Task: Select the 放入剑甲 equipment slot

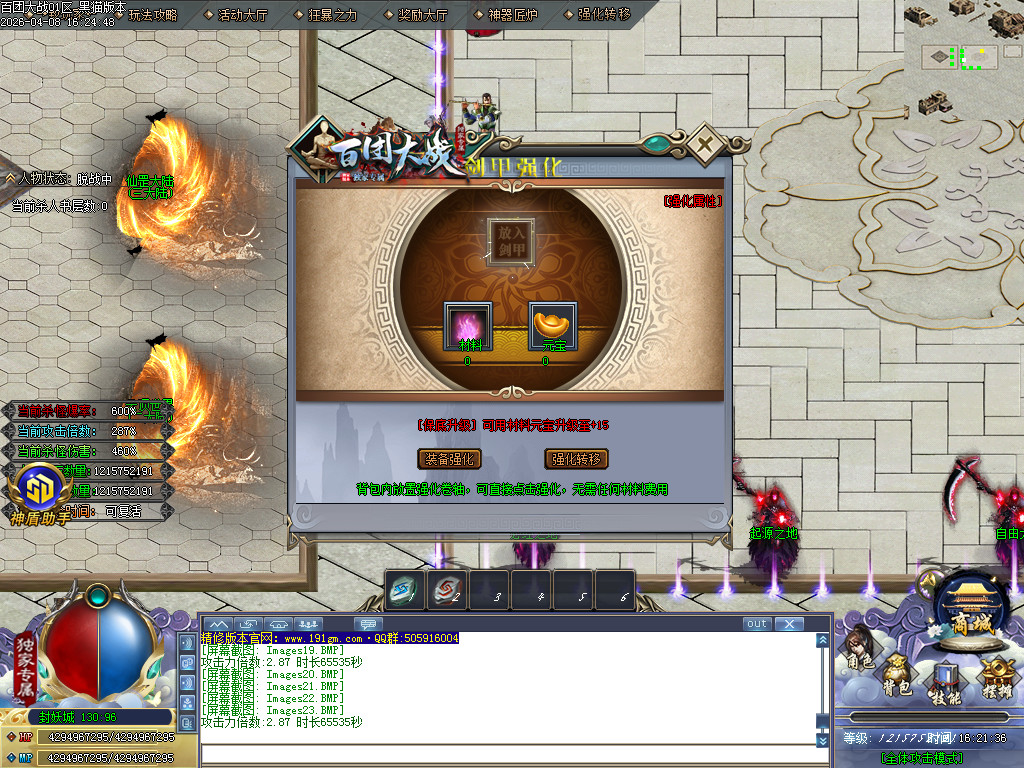Action: pyautogui.click(x=511, y=240)
